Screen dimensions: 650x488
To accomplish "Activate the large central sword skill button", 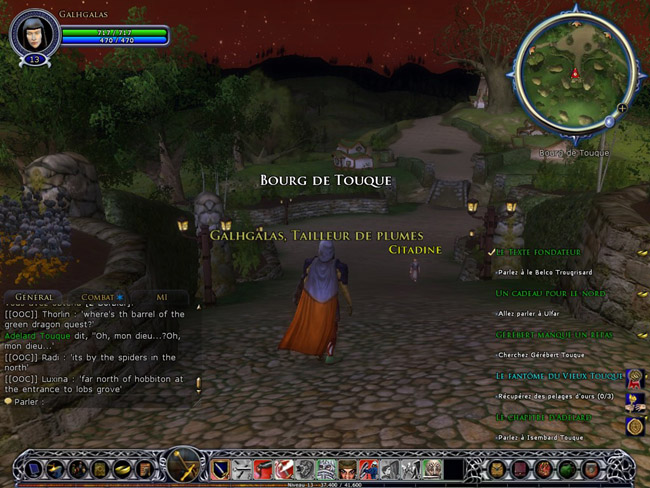I will [184, 466].
